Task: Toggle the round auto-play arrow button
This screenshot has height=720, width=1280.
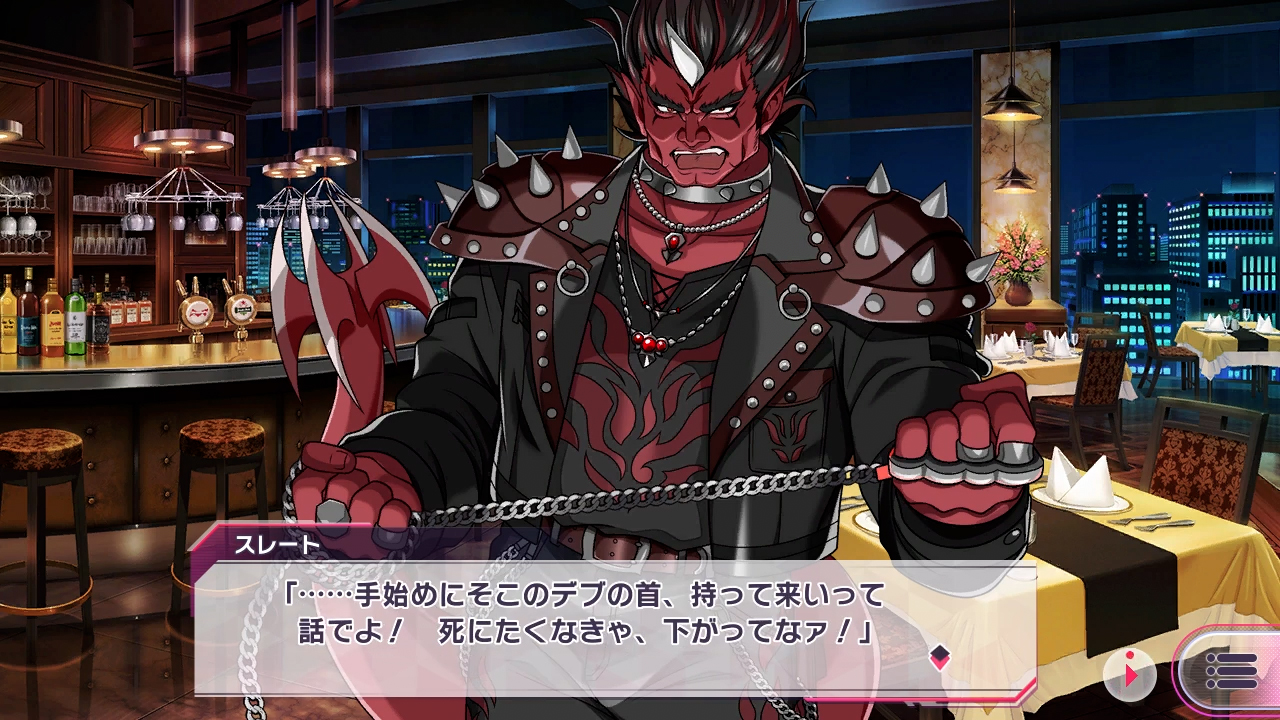Action: click(1130, 675)
